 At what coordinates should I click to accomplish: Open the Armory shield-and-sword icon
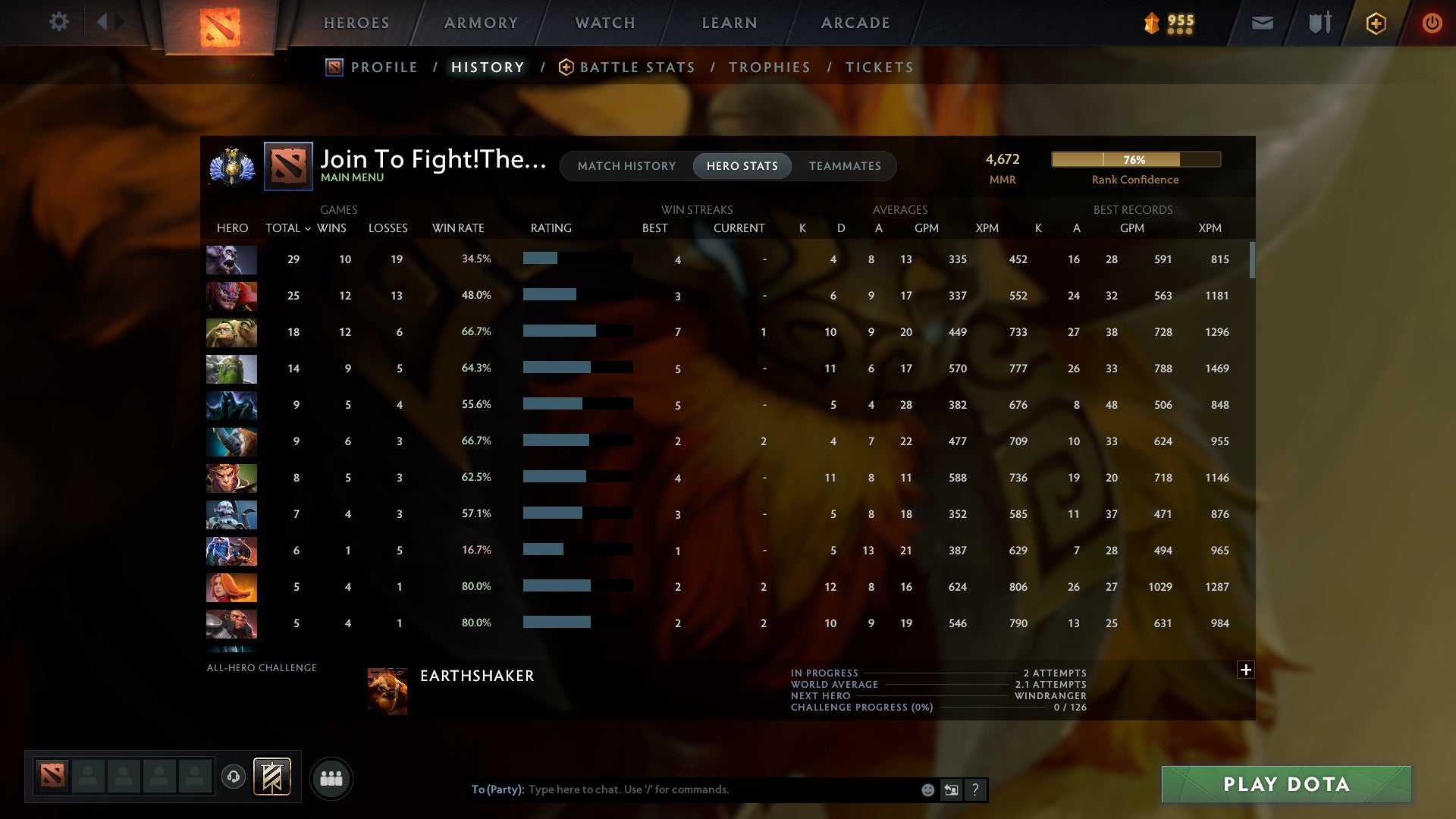(x=1319, y=24)
